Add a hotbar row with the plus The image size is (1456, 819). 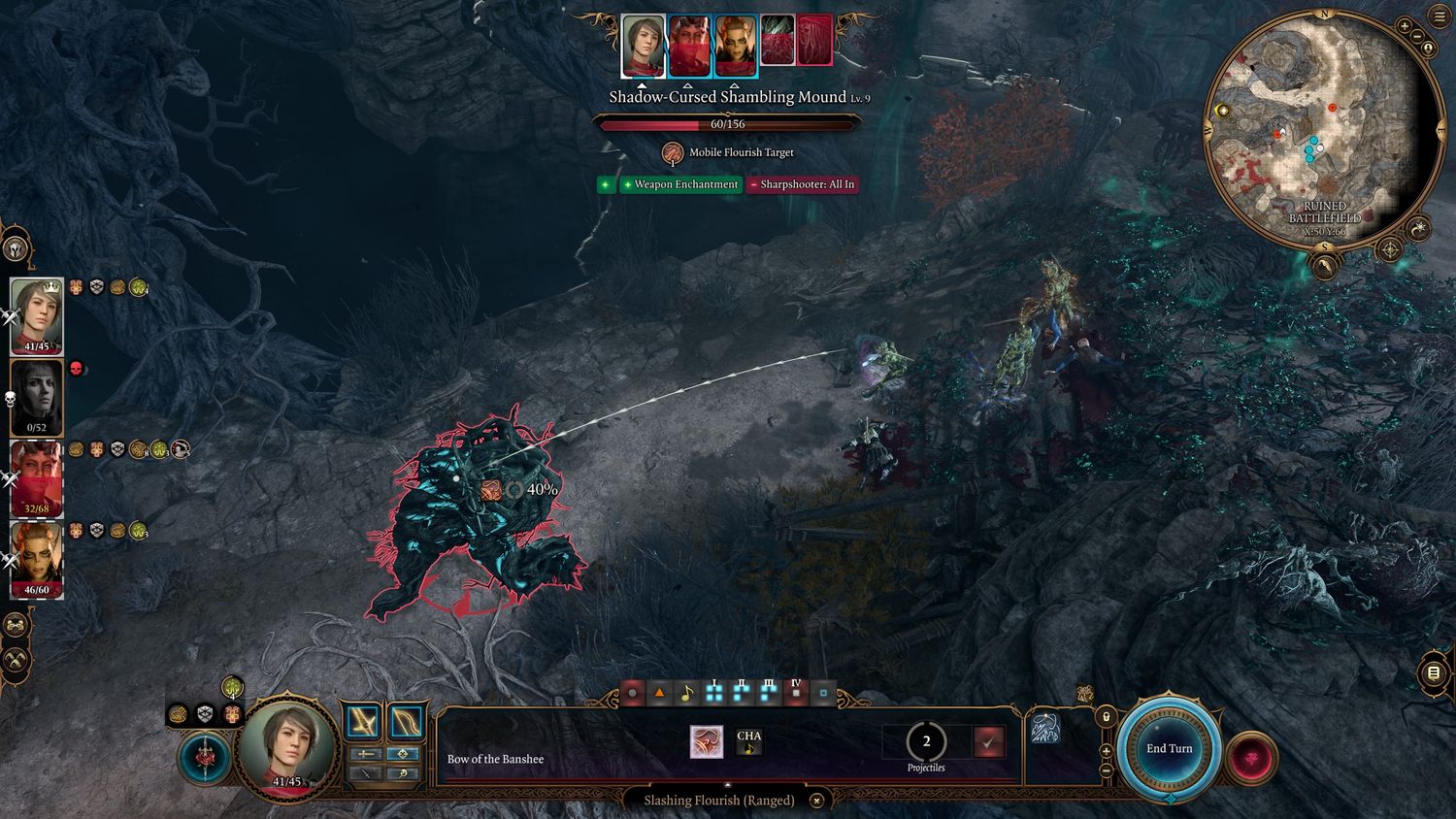[1106, 750]
